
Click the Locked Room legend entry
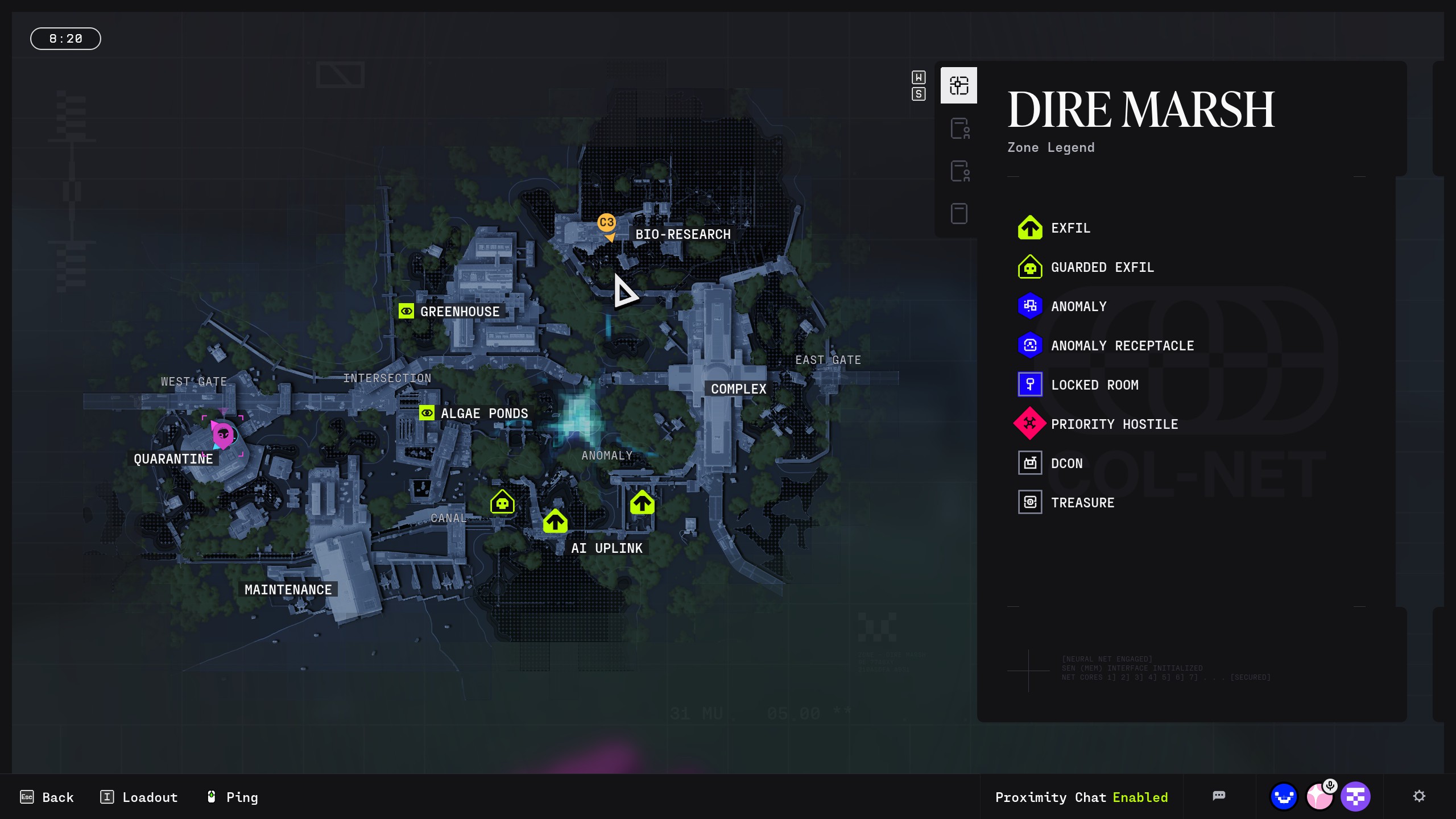point(1094,385)
